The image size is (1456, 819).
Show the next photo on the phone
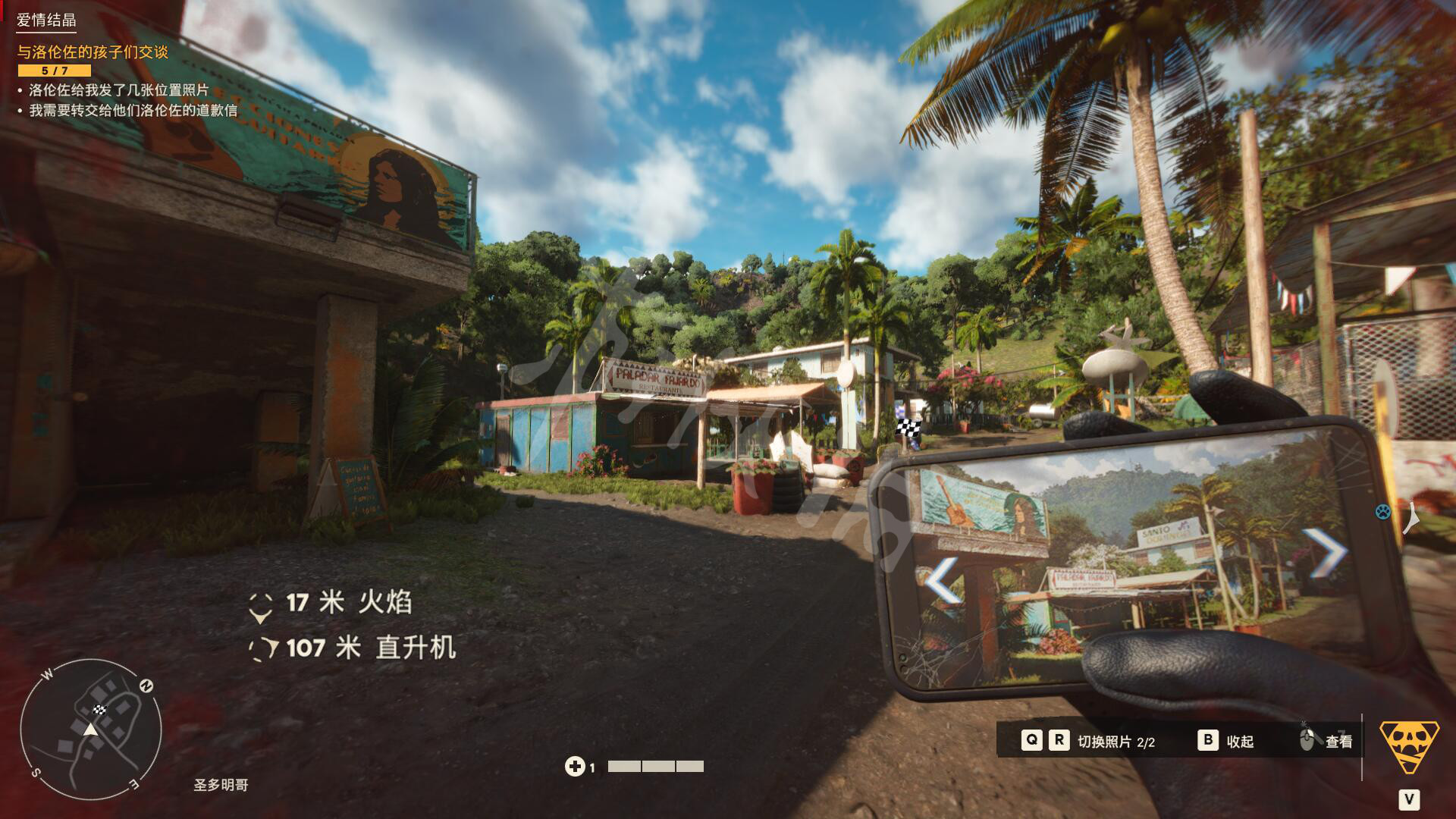1323,551
